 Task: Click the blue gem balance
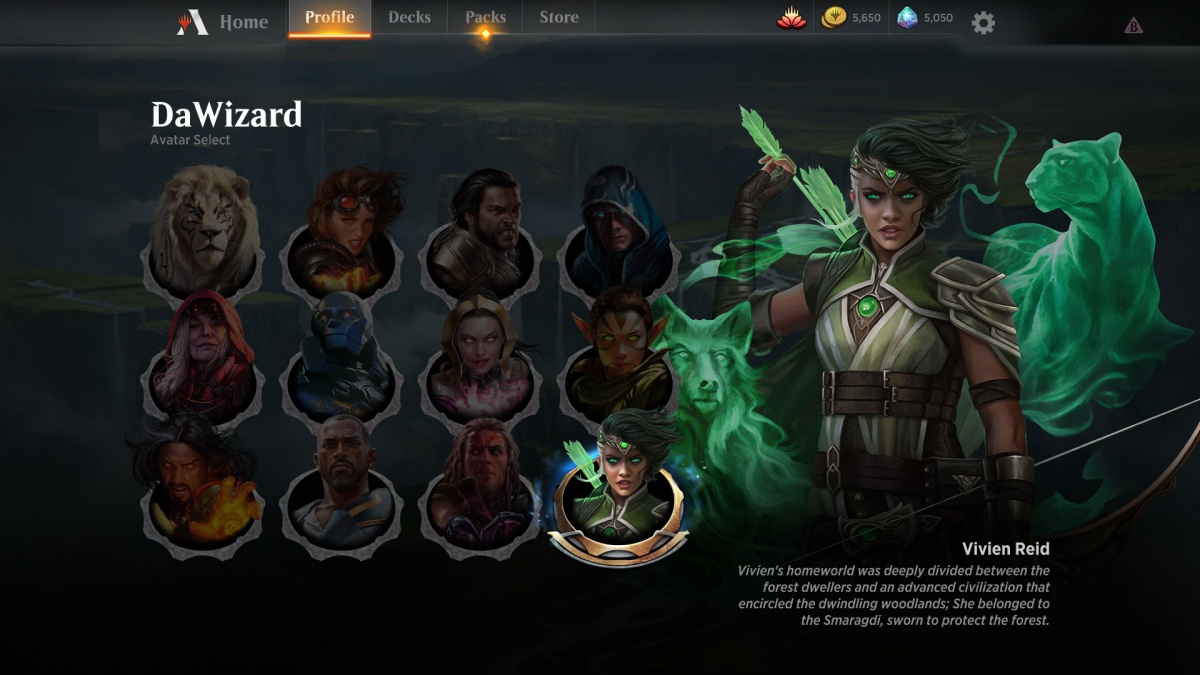925,18
